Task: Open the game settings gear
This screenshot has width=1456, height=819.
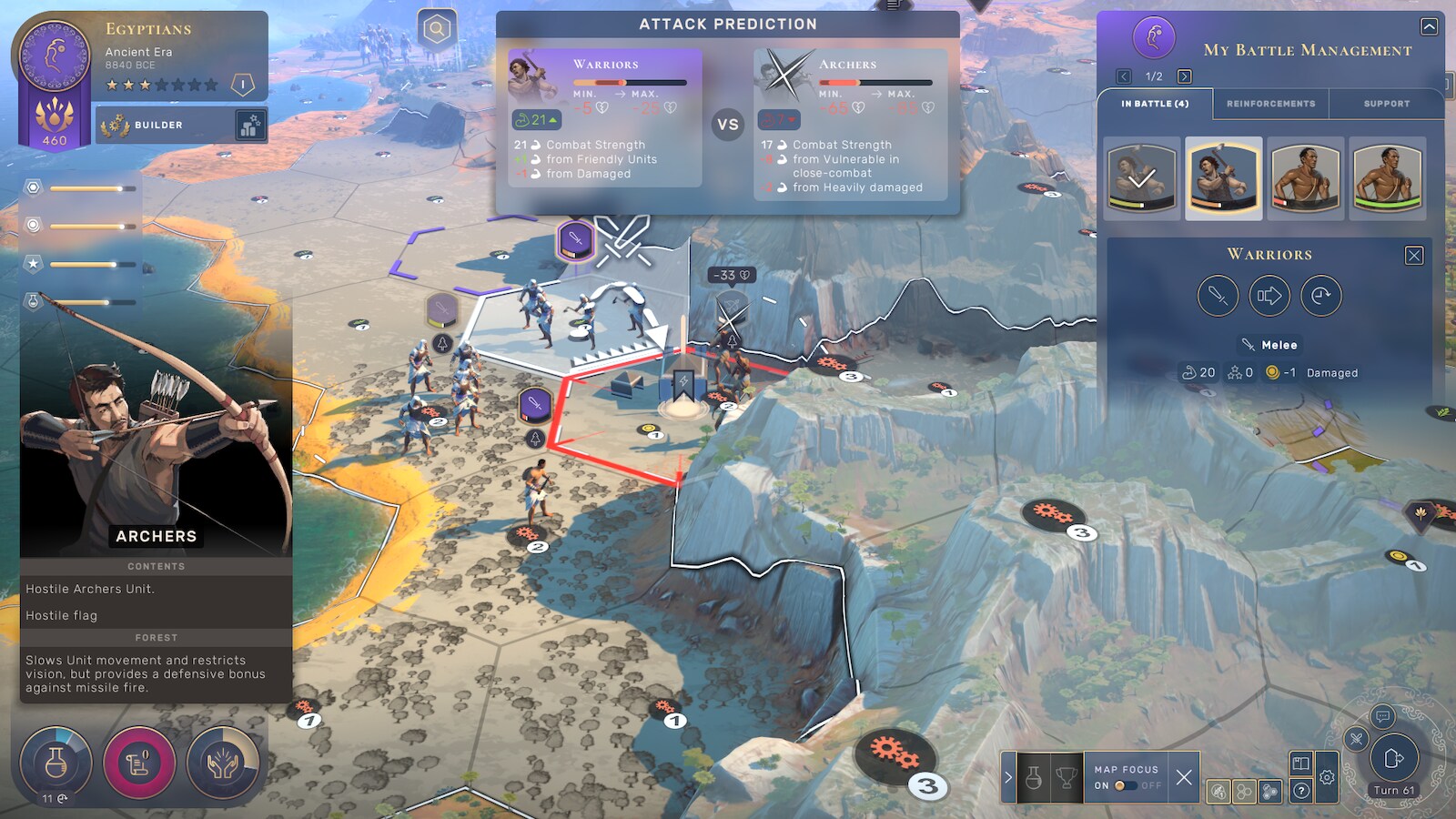Action: [x=1327, y=777]
